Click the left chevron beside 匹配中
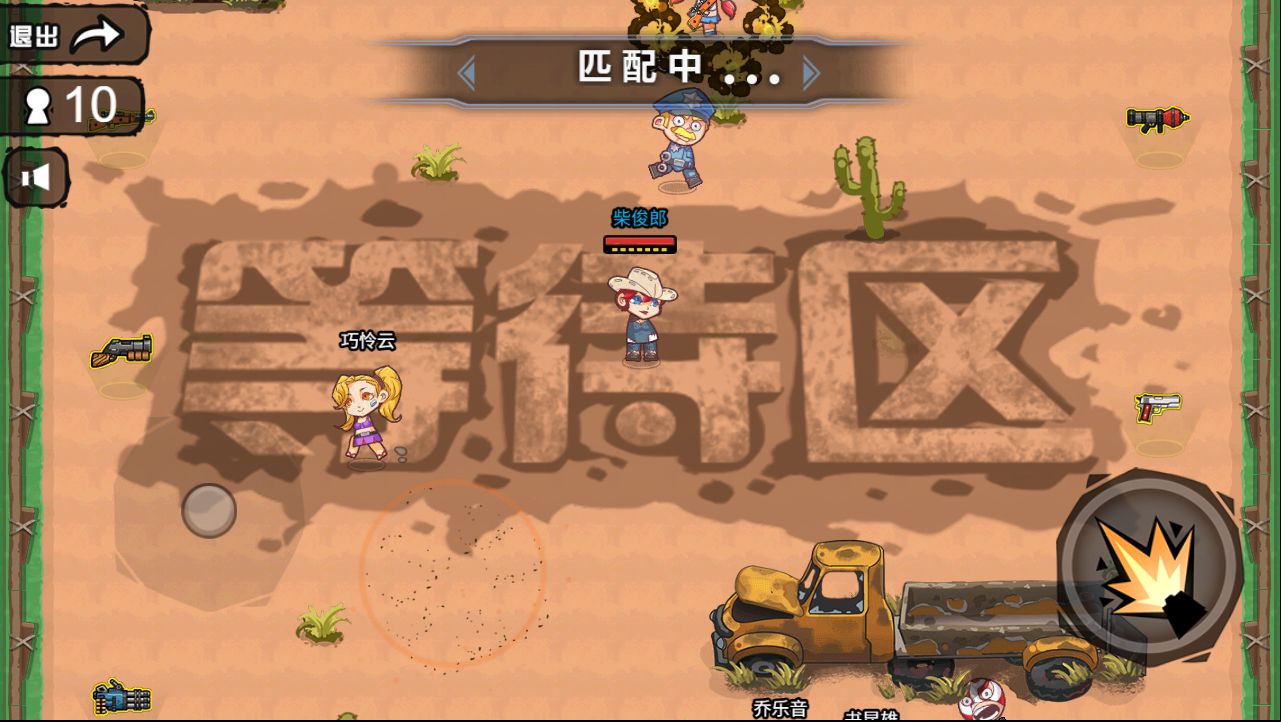The height and width of the screenshot is (722, 1281). click(470, 70)
